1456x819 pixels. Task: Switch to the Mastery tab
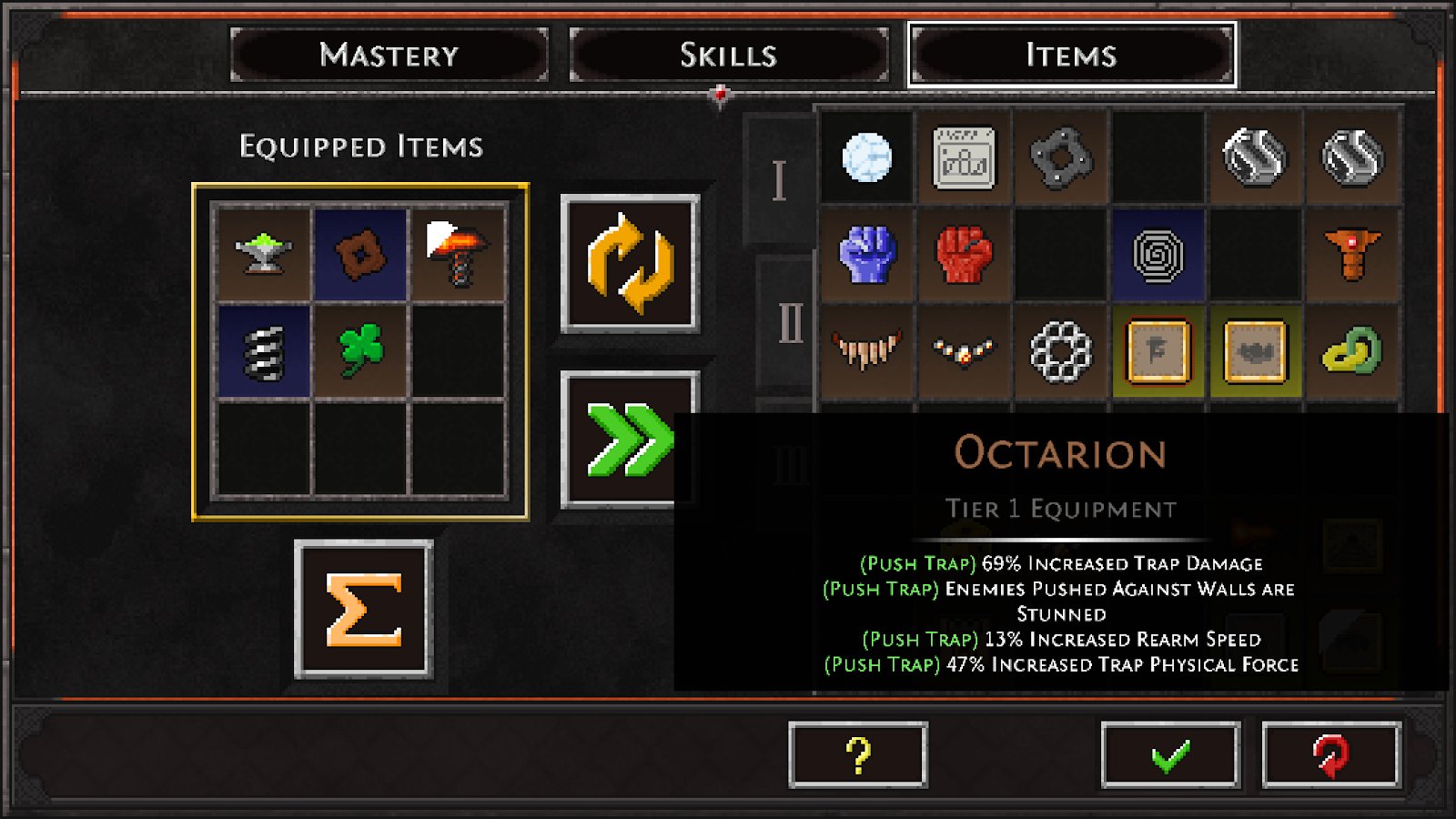click(389, 55)
